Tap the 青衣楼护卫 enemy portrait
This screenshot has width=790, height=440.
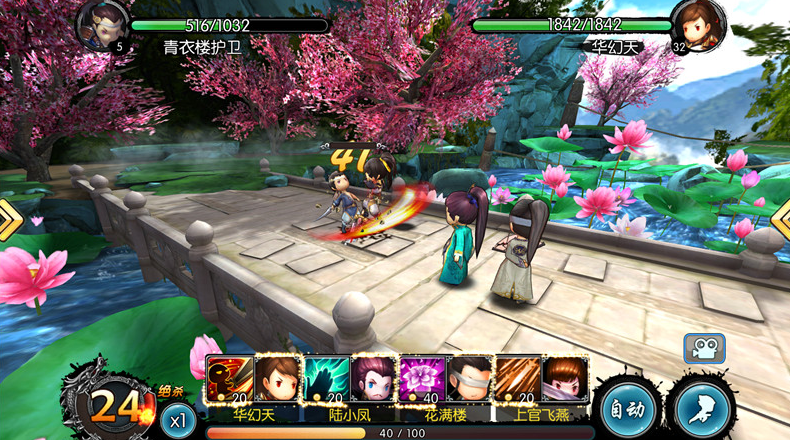pyautogui.click(x=102, y=25)
